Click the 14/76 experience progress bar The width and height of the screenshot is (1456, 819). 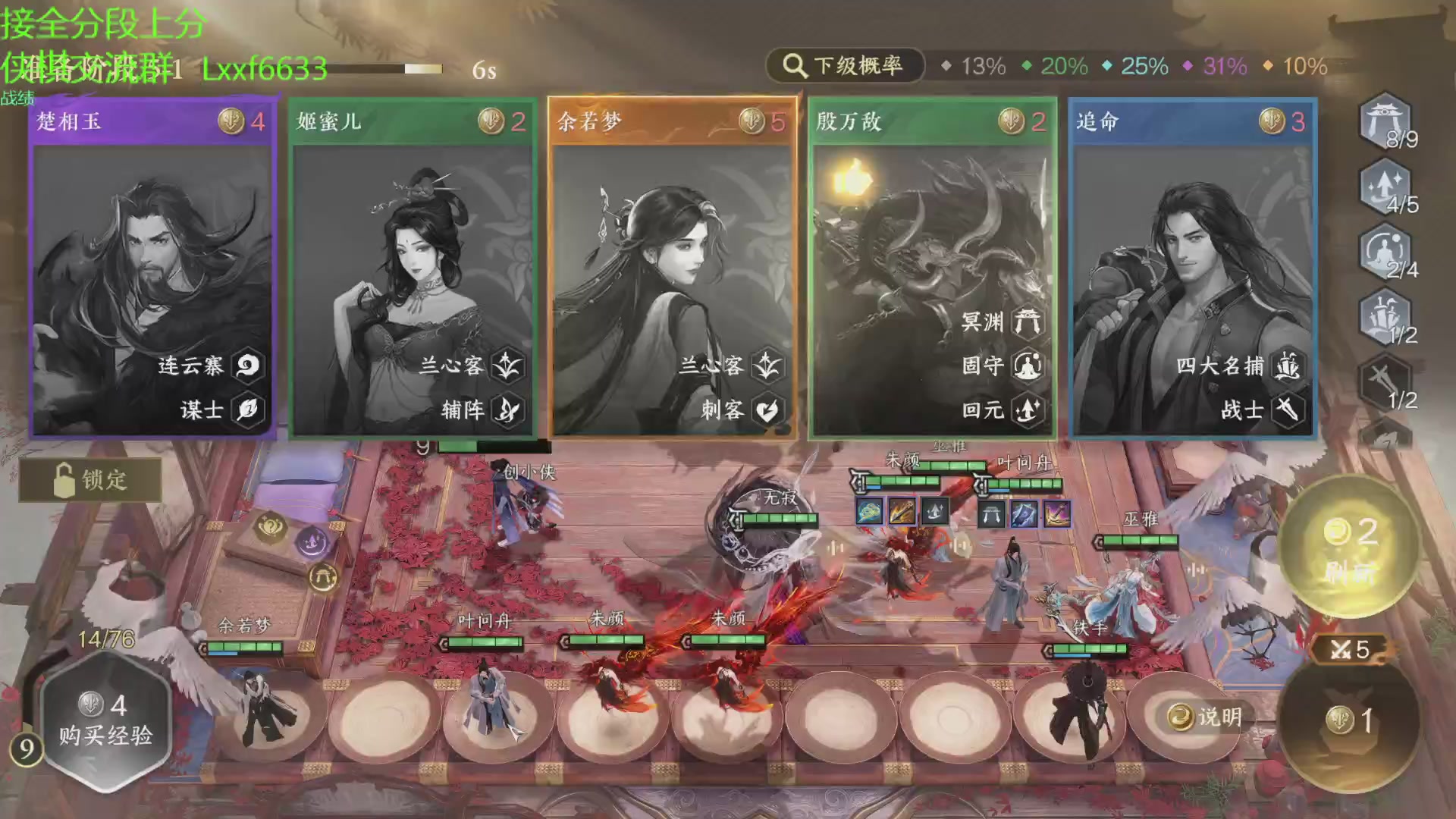106,637
